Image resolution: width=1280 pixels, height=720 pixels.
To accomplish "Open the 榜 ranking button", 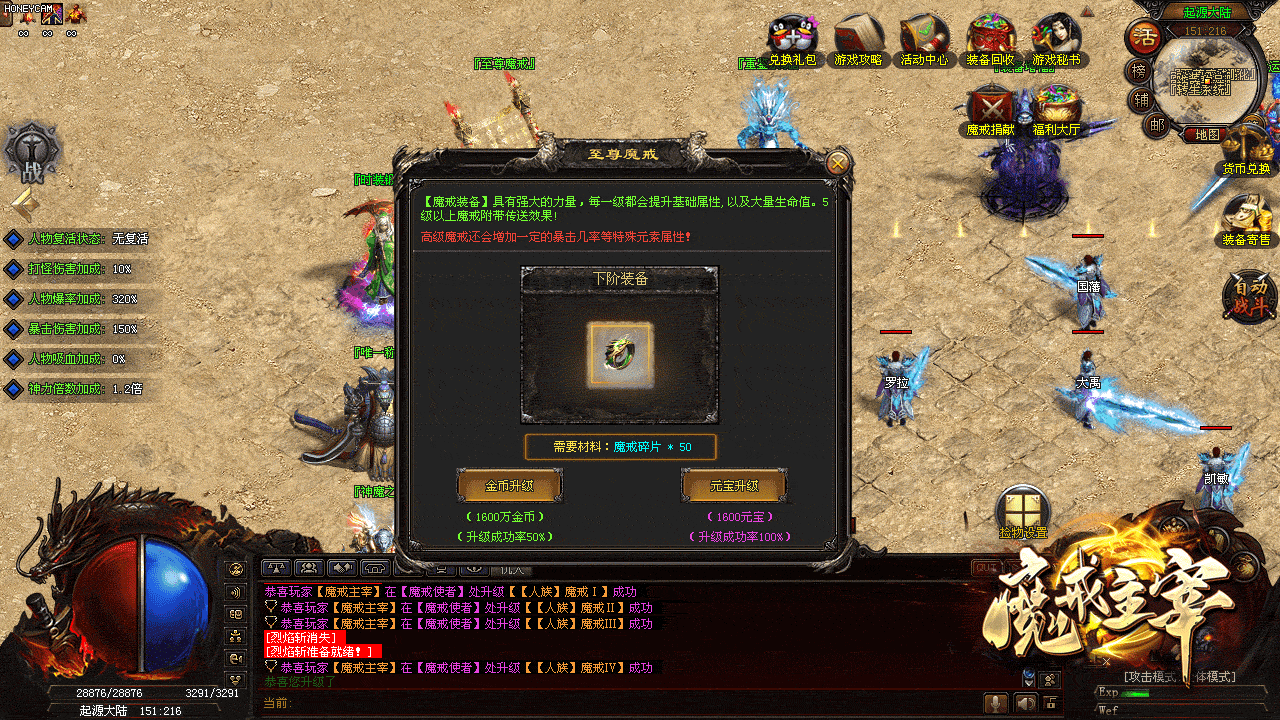I will click(x=1139, y=71).
